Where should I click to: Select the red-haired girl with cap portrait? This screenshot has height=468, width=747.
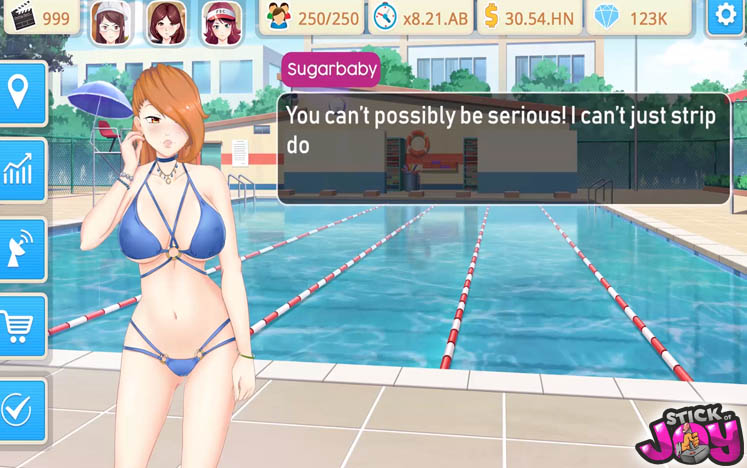click(x=221, y=22)
